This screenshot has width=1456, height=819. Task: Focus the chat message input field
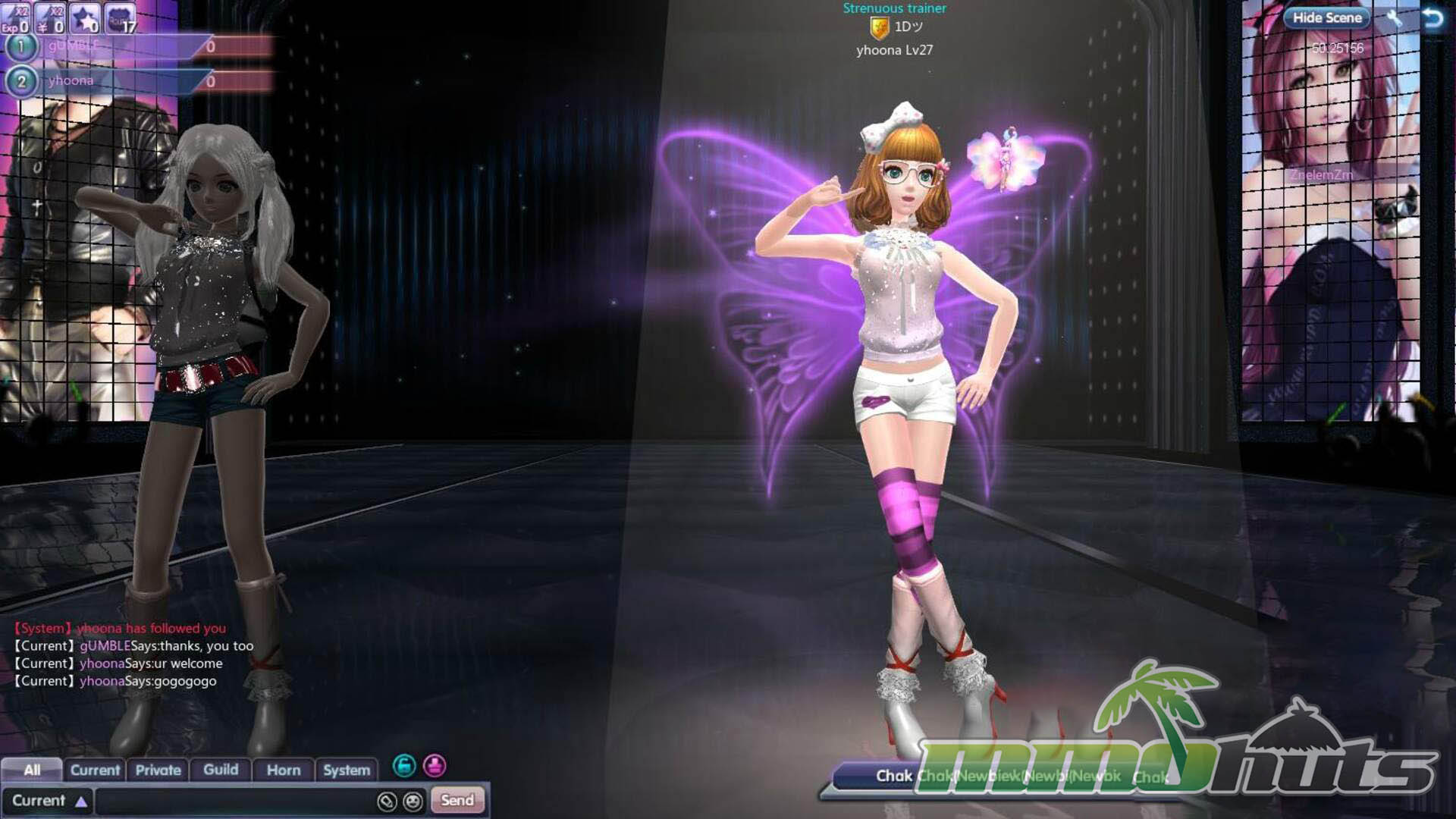(235, 801)
